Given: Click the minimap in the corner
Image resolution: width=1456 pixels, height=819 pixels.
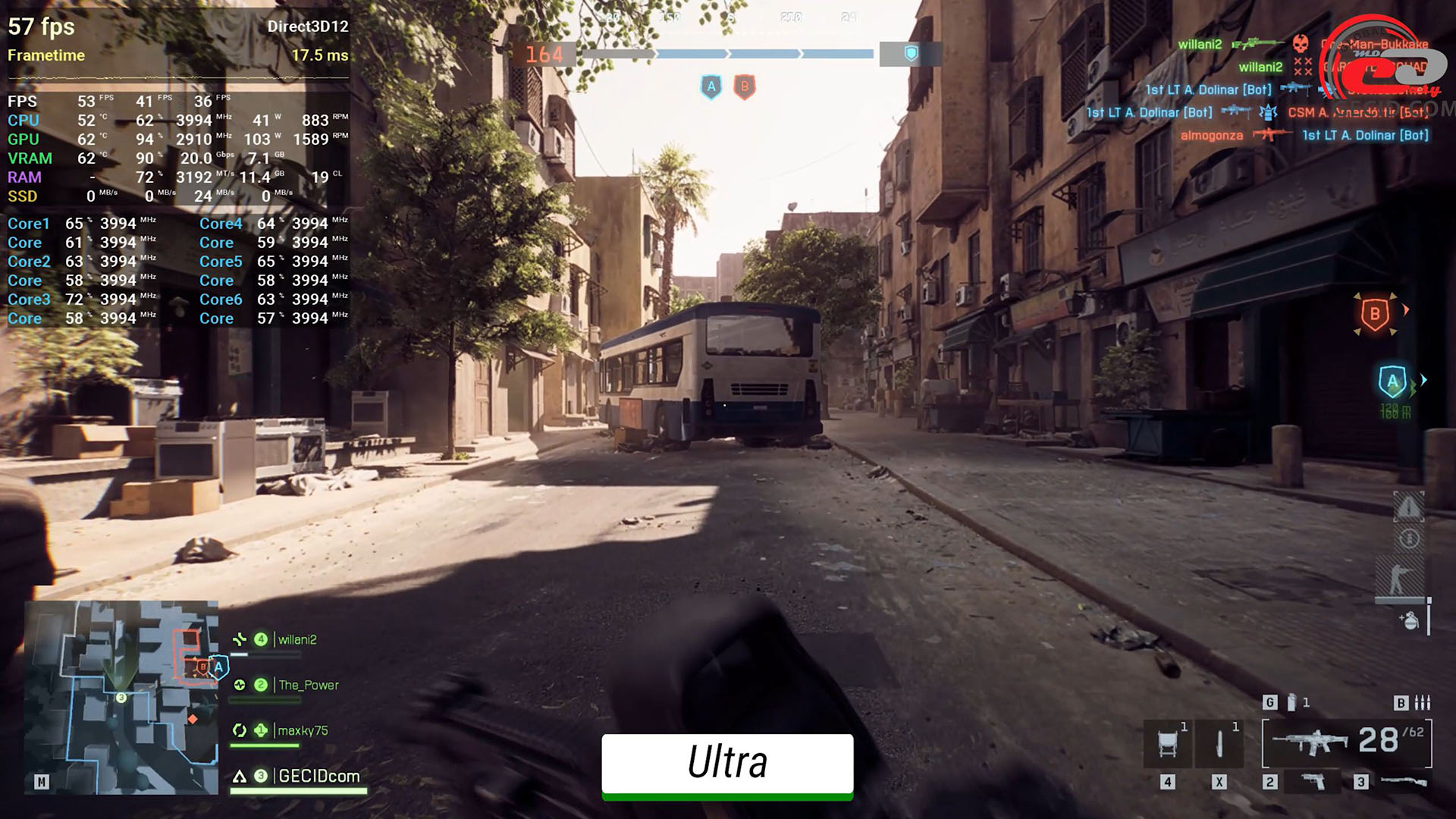Looking at the screenshot, I should tap(121, 698).
